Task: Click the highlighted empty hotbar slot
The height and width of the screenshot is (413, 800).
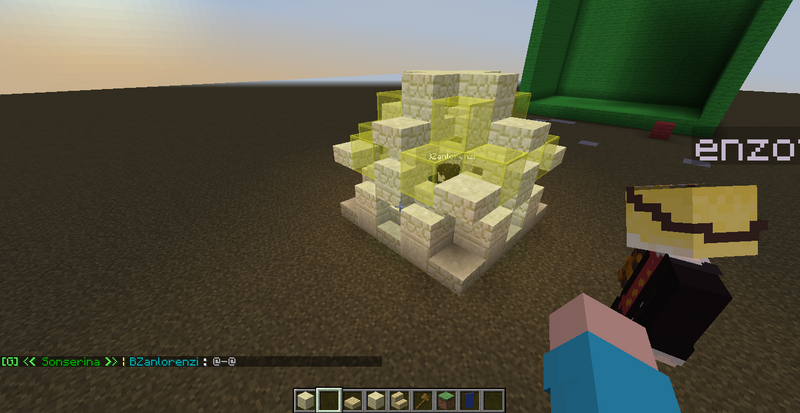Action: [x=329, y=401]
